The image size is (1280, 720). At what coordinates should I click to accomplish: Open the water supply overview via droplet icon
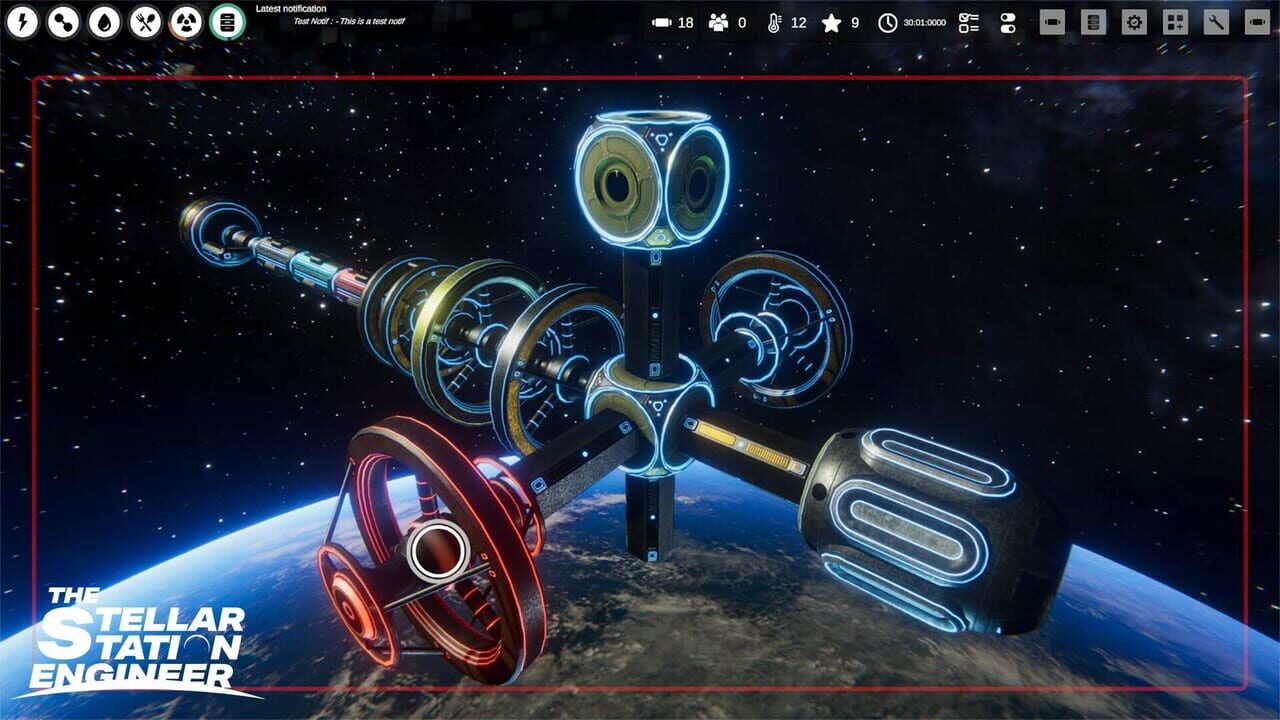(x=105, y=21)
